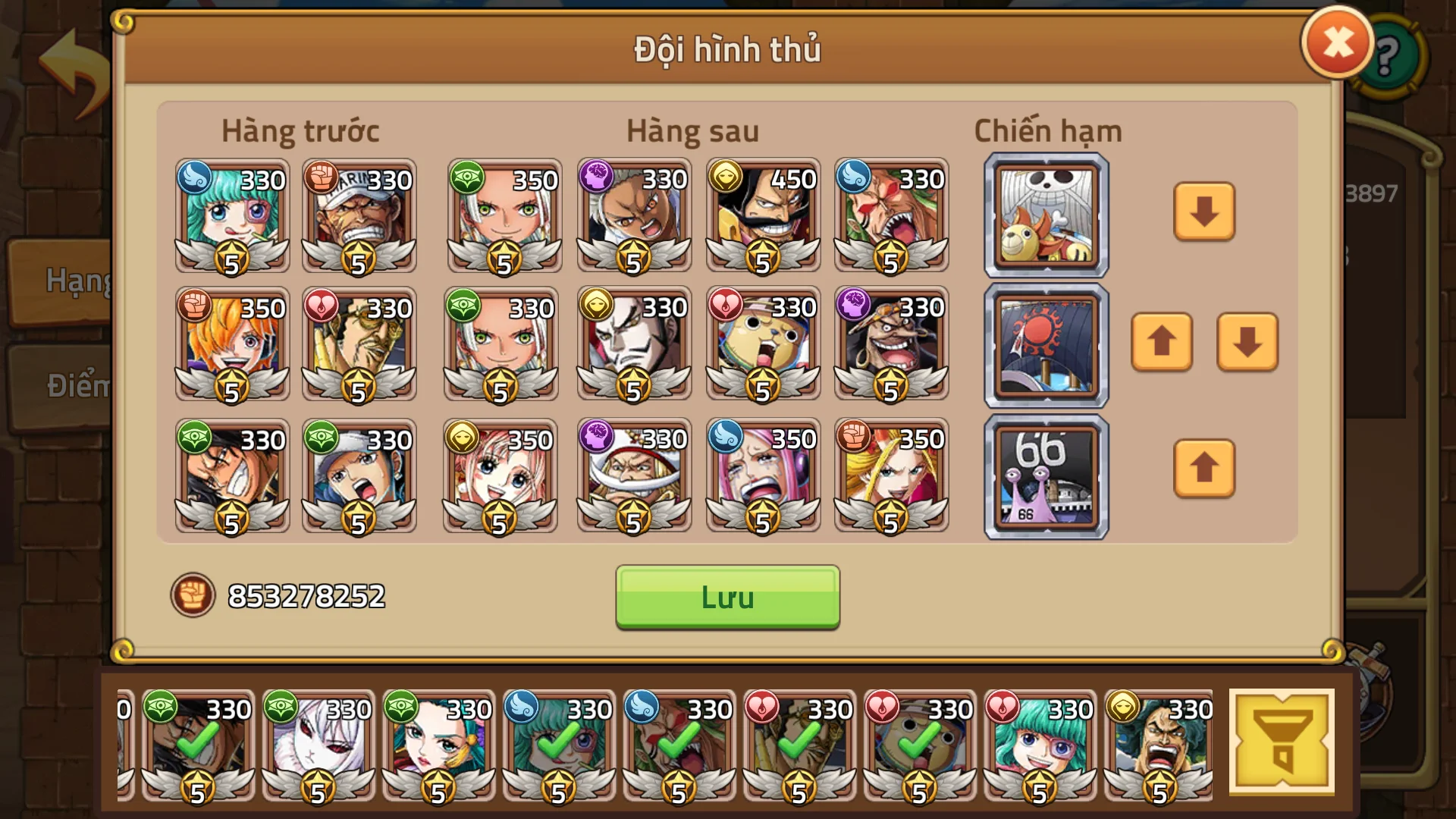Viewport: 1456px width, 819px height.
Task: Select the Sun Pirates ship under Chiến hạm
Action: click(1045, 345)
